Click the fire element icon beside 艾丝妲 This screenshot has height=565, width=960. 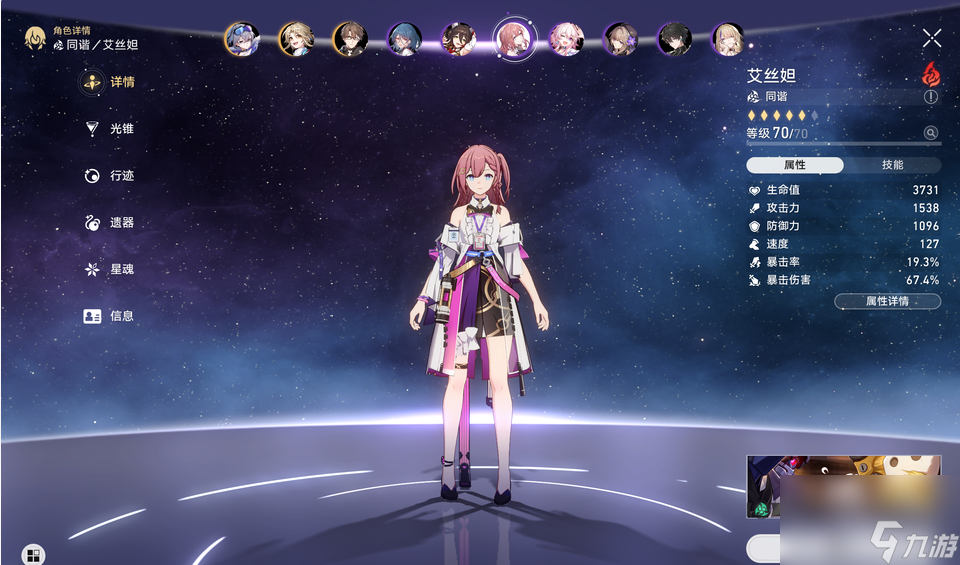coord(931,74)
